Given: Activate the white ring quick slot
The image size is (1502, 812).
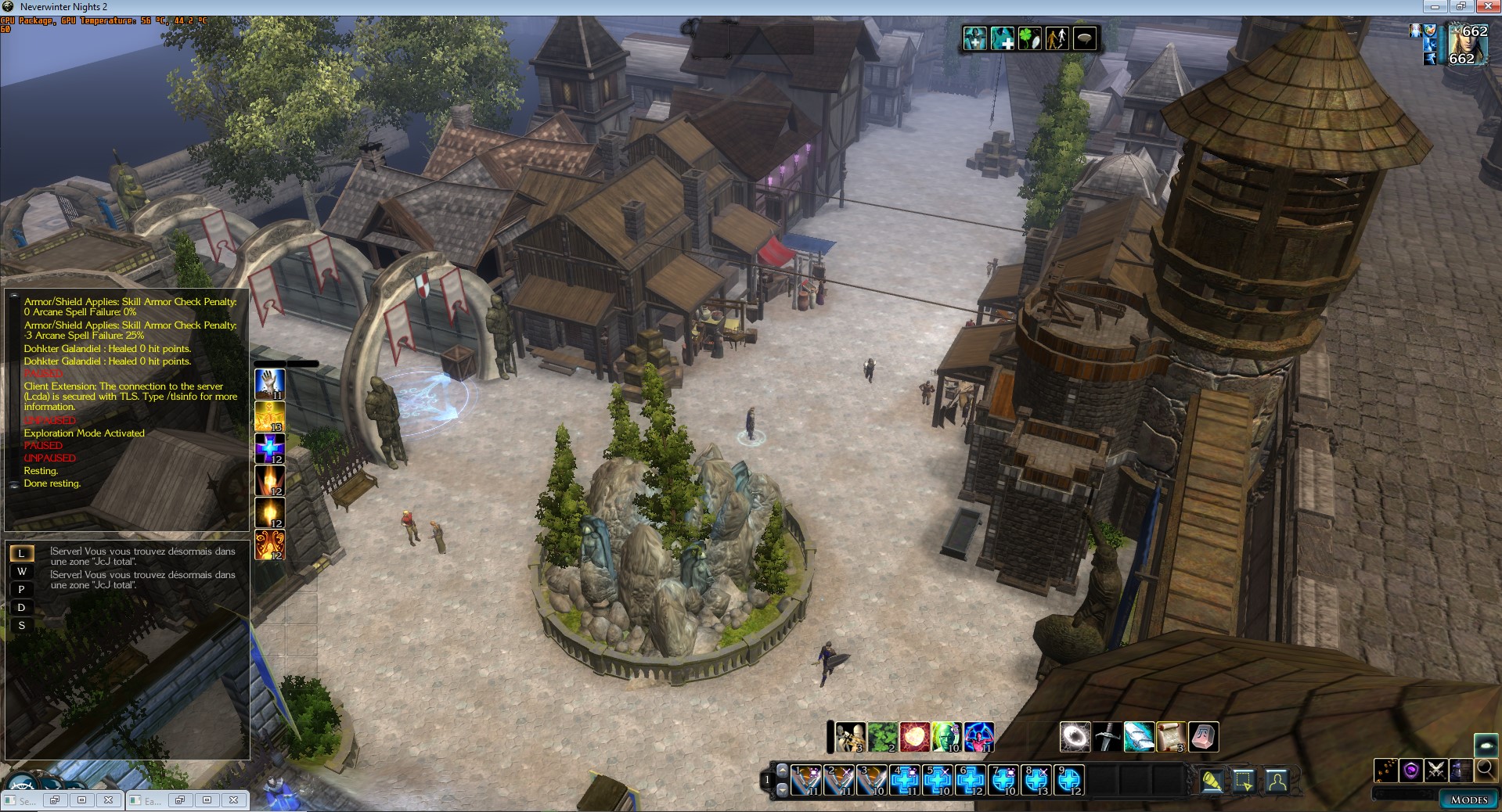Looking at the screenshot, I should pos(1075,737).
